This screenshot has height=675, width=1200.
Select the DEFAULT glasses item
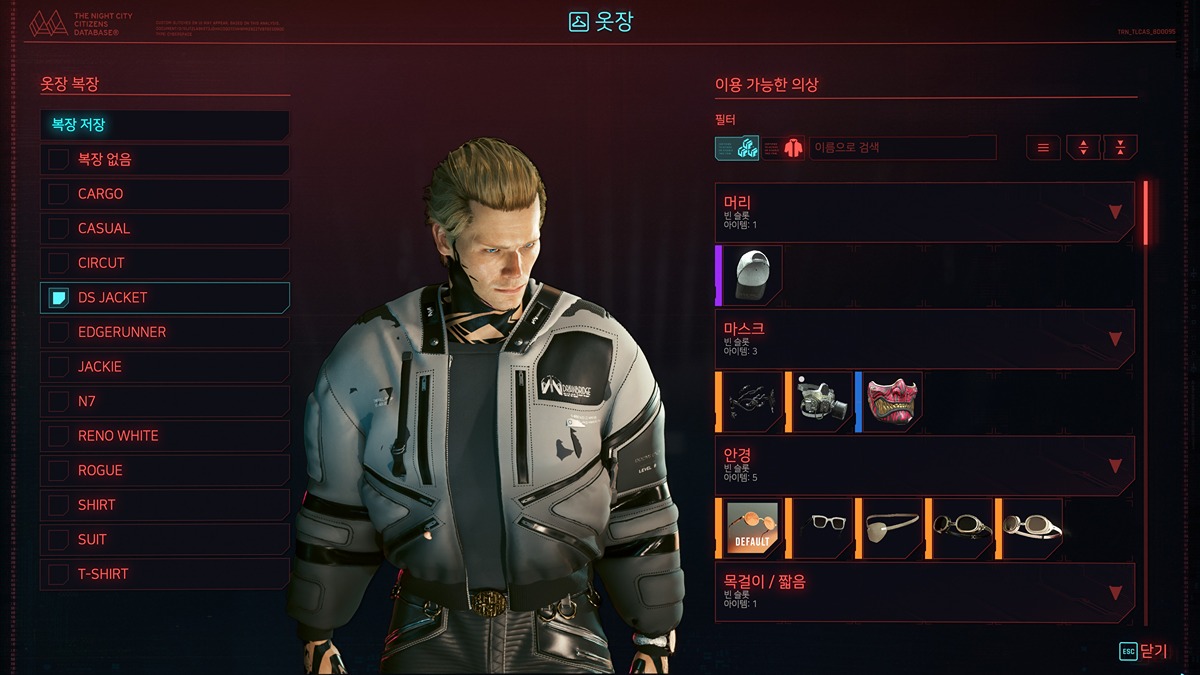[x=753, y=528]
